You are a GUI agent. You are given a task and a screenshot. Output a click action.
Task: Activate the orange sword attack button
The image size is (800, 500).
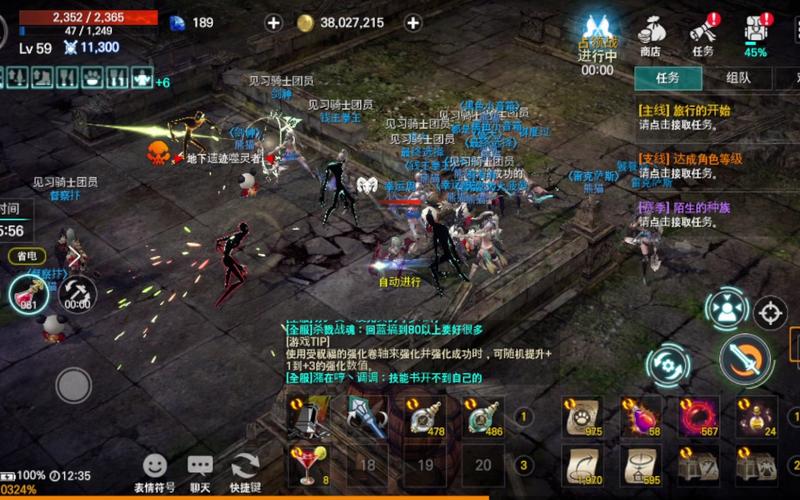click(x=745, y=358)
